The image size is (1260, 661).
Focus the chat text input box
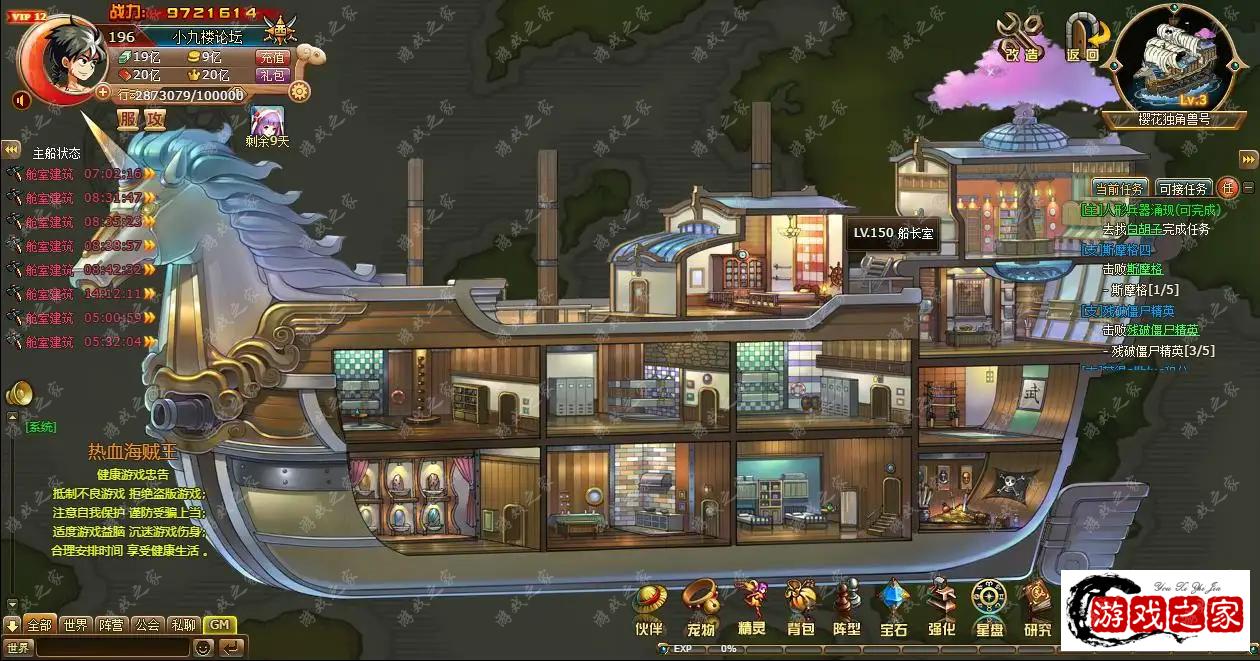pos(111,647)
